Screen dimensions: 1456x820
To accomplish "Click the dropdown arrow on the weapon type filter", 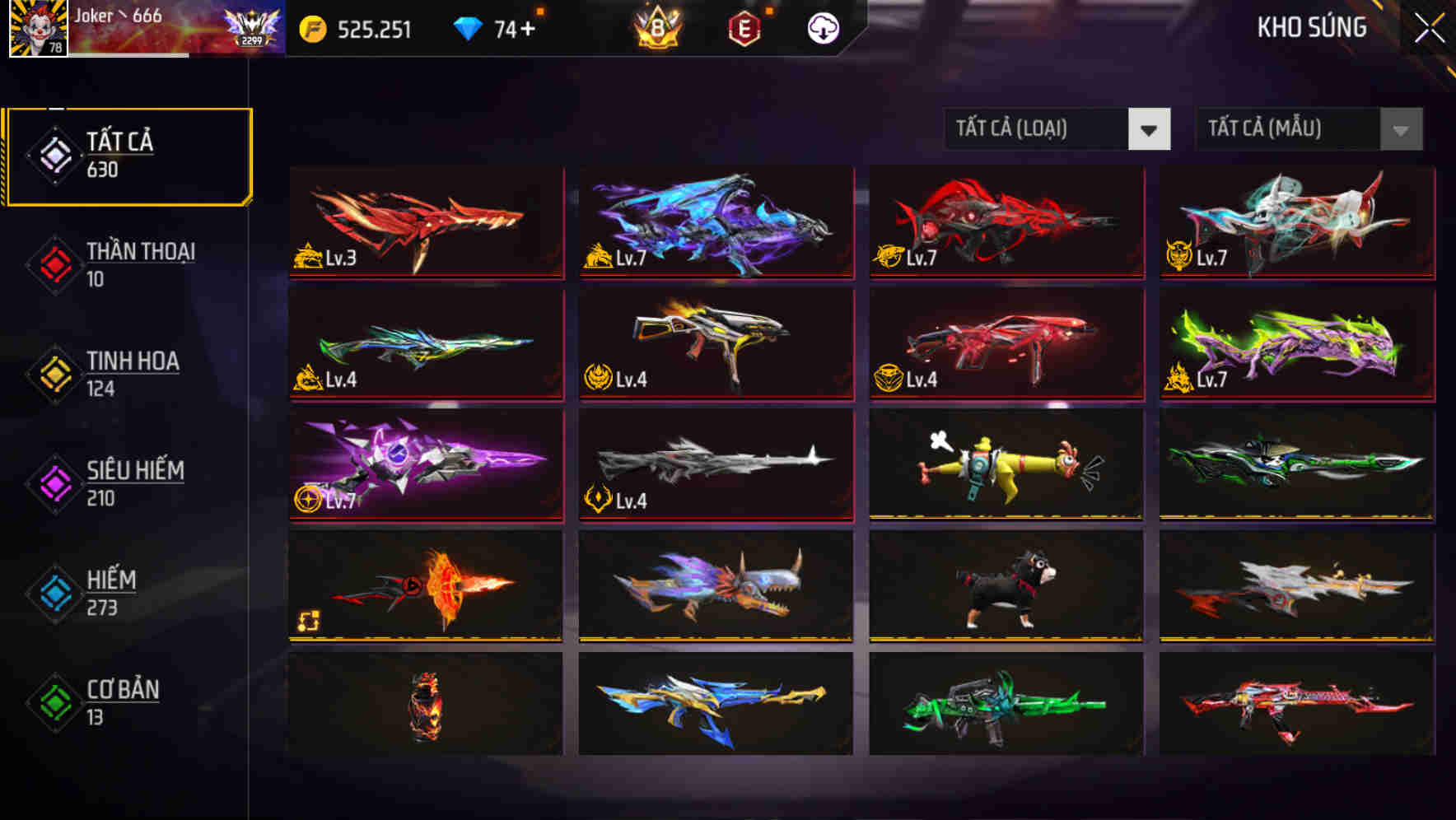I will pyautogui.click(x=1150, y=129).
